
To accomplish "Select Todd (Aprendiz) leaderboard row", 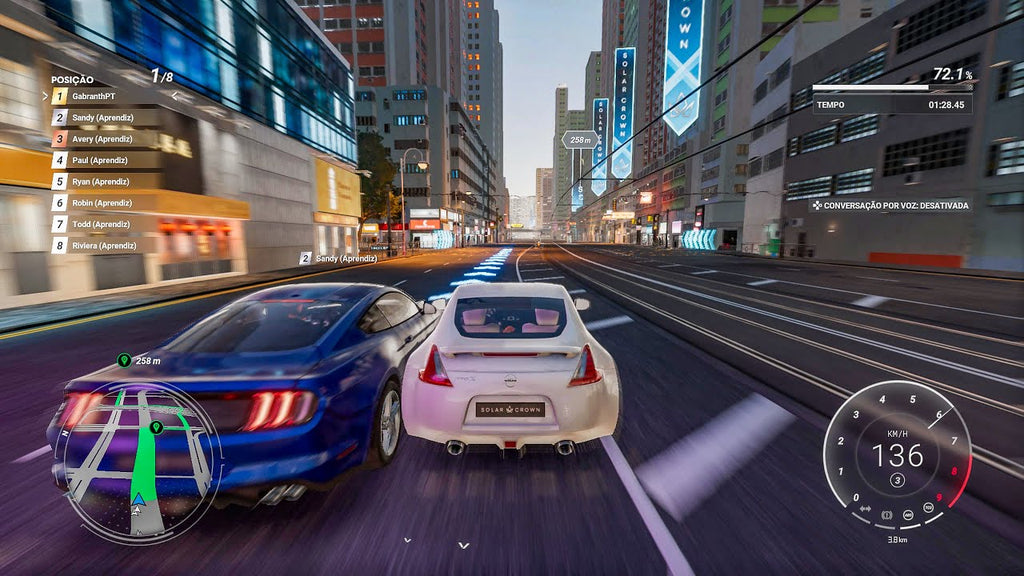I will coord(100,224).
